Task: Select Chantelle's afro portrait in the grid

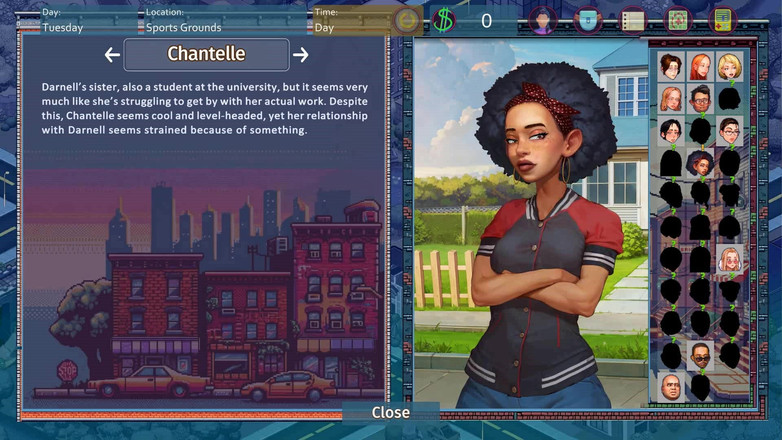Action: click(700, 163)
